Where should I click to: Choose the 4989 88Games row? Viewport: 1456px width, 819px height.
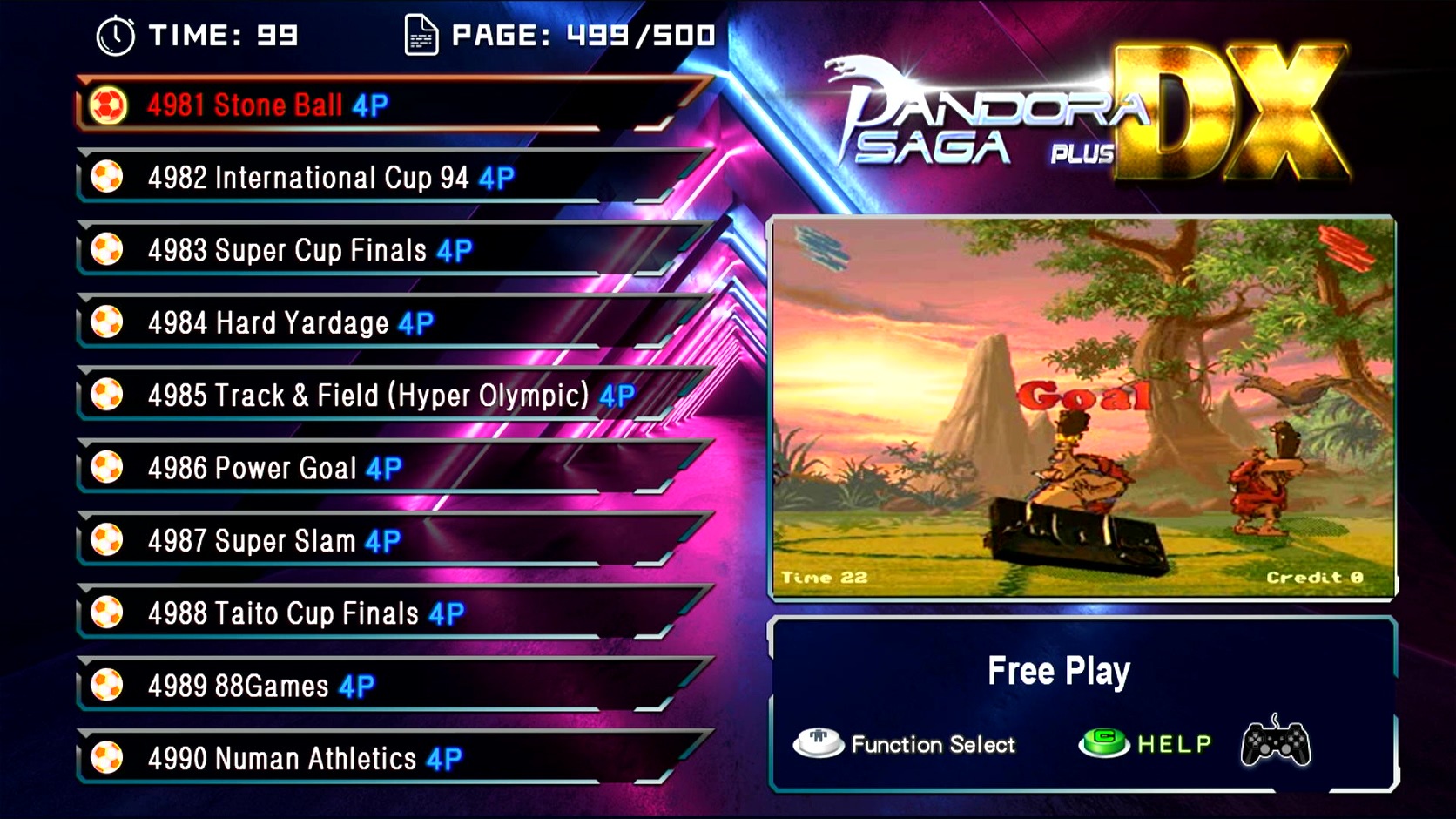click(x=260, y=687)
